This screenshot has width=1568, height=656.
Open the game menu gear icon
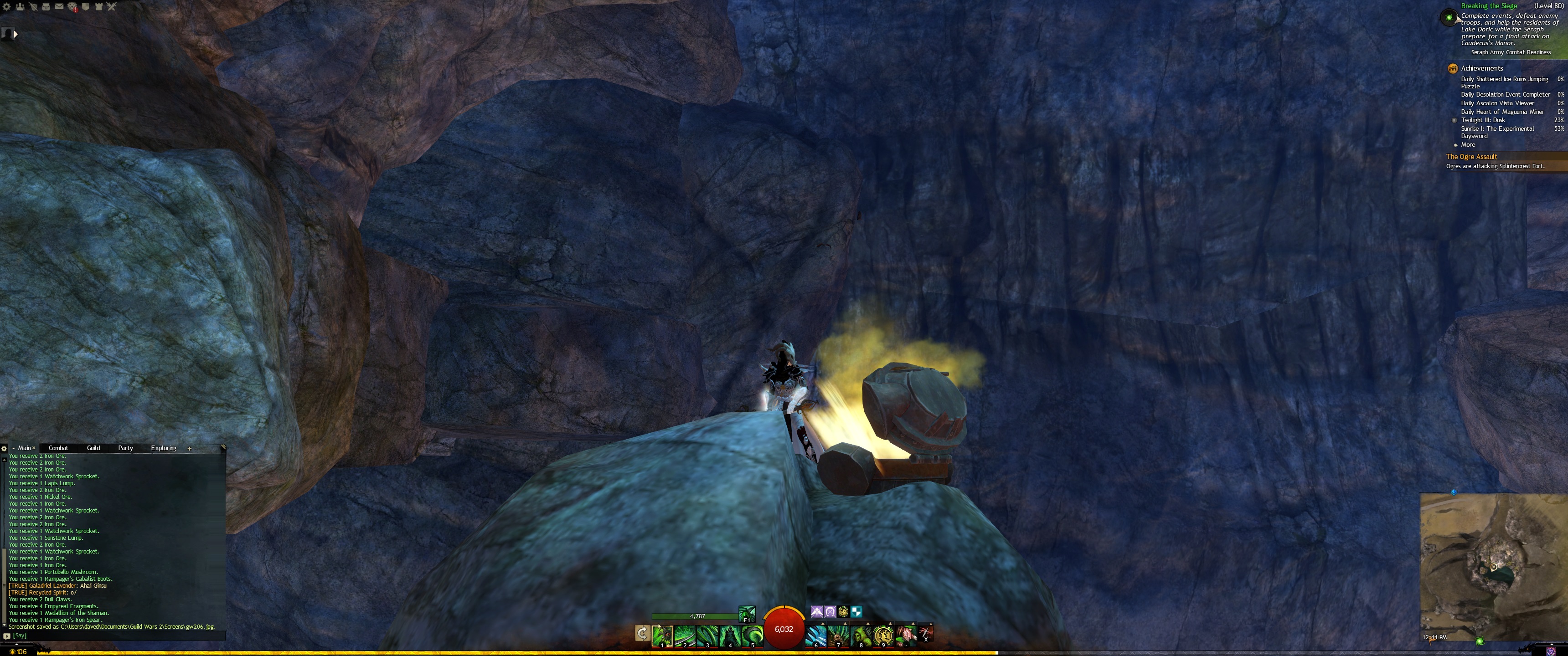click(x=7, y=7)
